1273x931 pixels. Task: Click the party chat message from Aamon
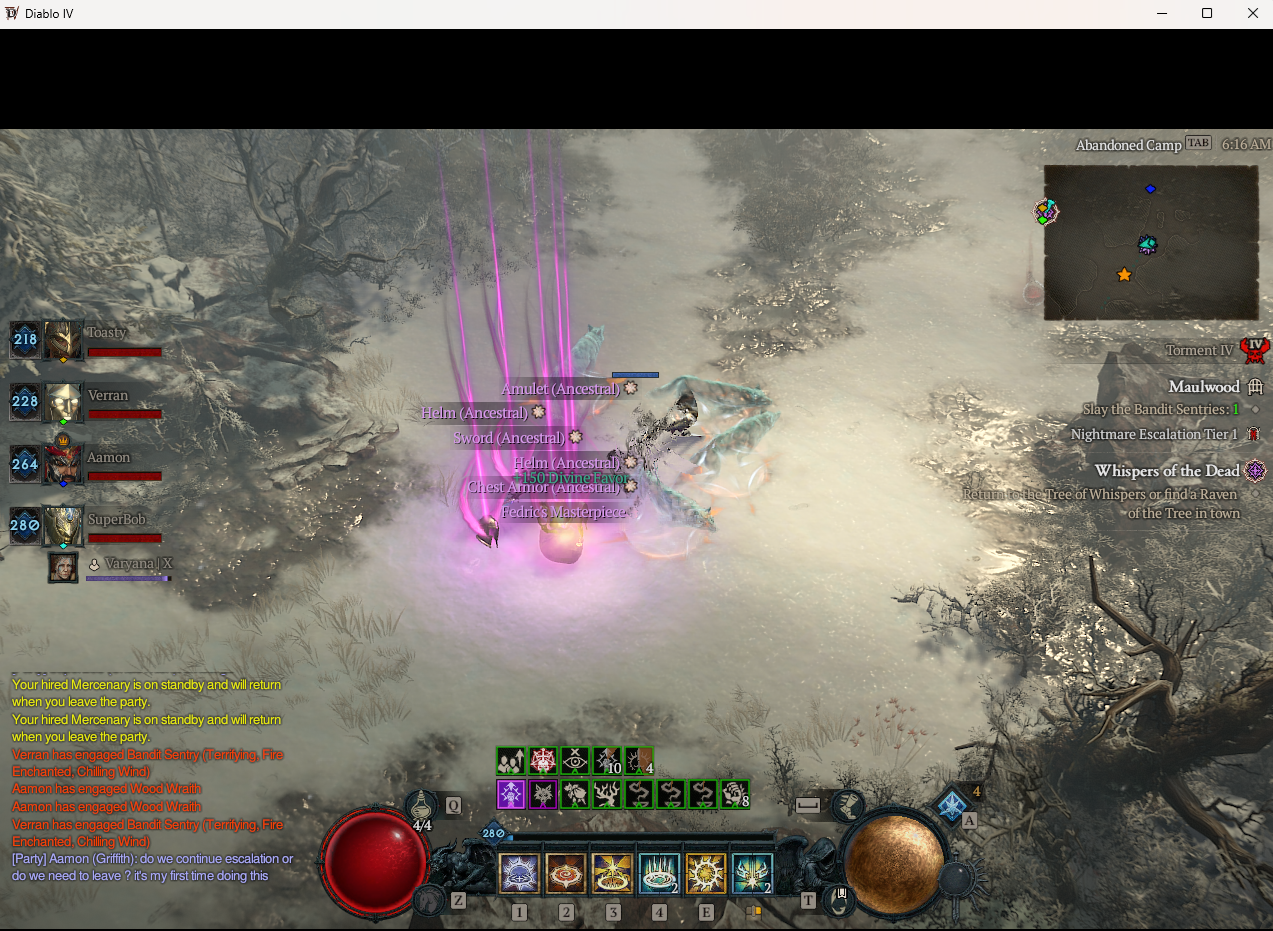(152, 867)
